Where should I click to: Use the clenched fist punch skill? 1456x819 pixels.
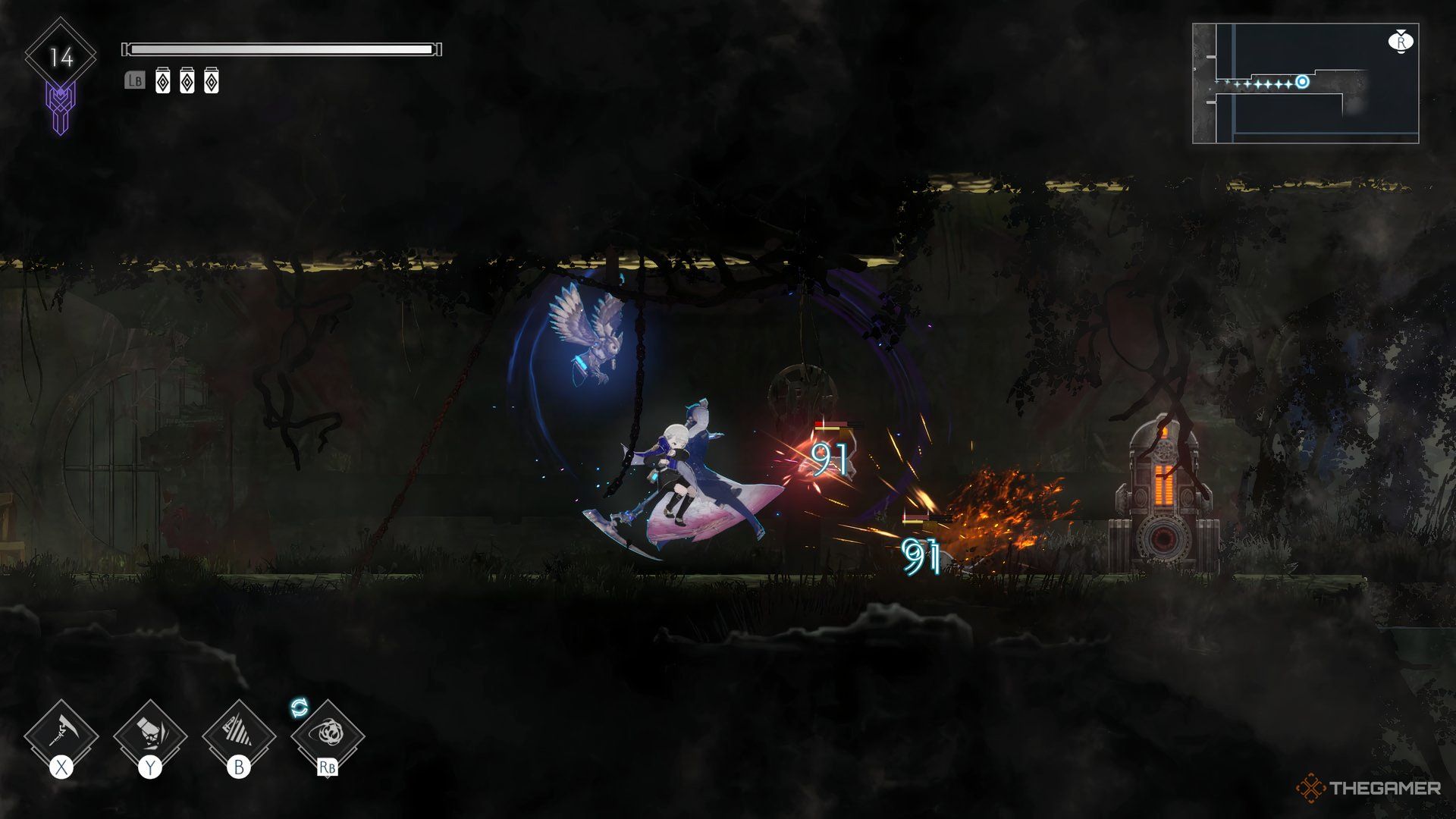[x=150, y=736]
